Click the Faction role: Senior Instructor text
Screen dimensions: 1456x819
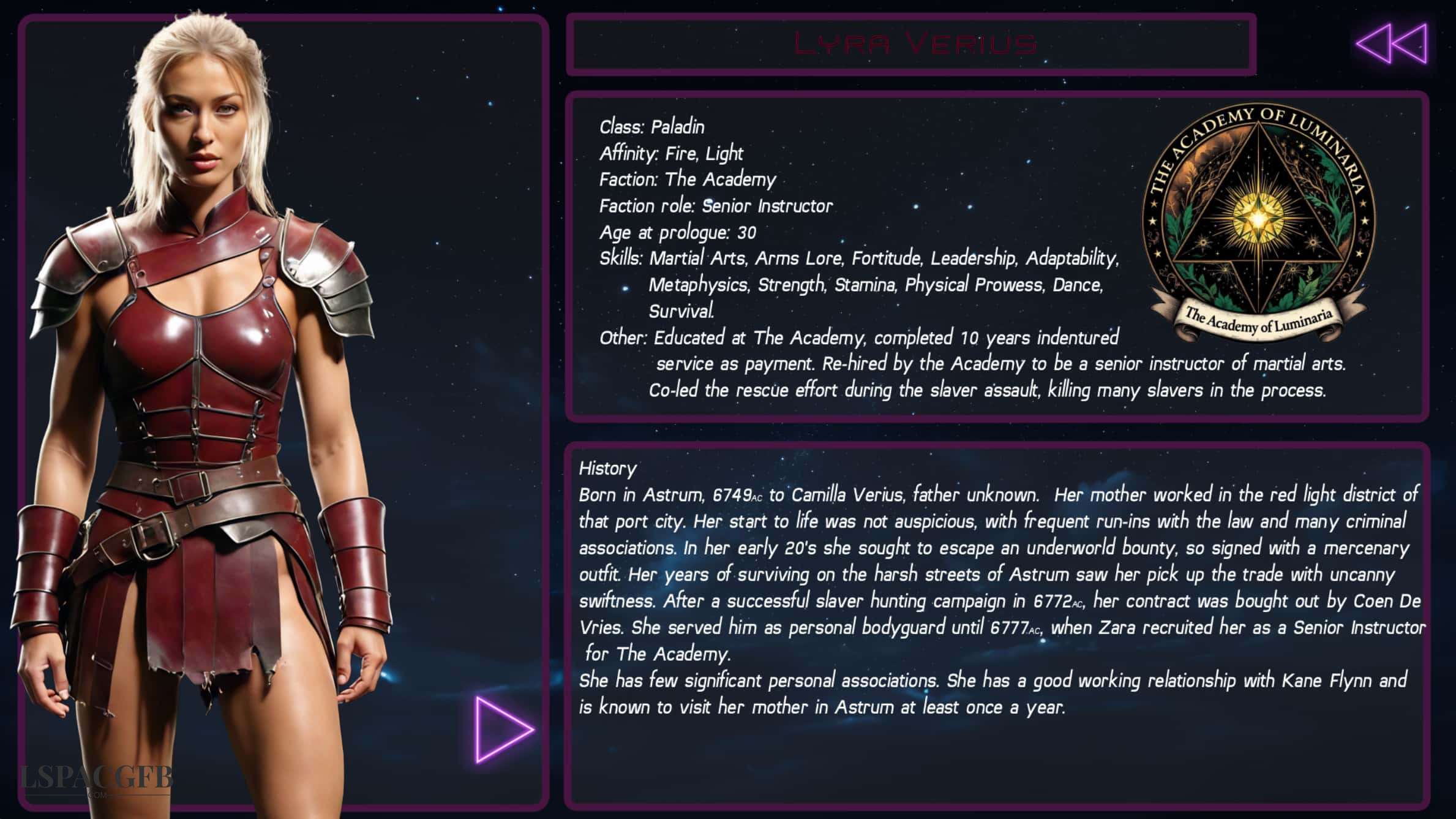point(715,206)
